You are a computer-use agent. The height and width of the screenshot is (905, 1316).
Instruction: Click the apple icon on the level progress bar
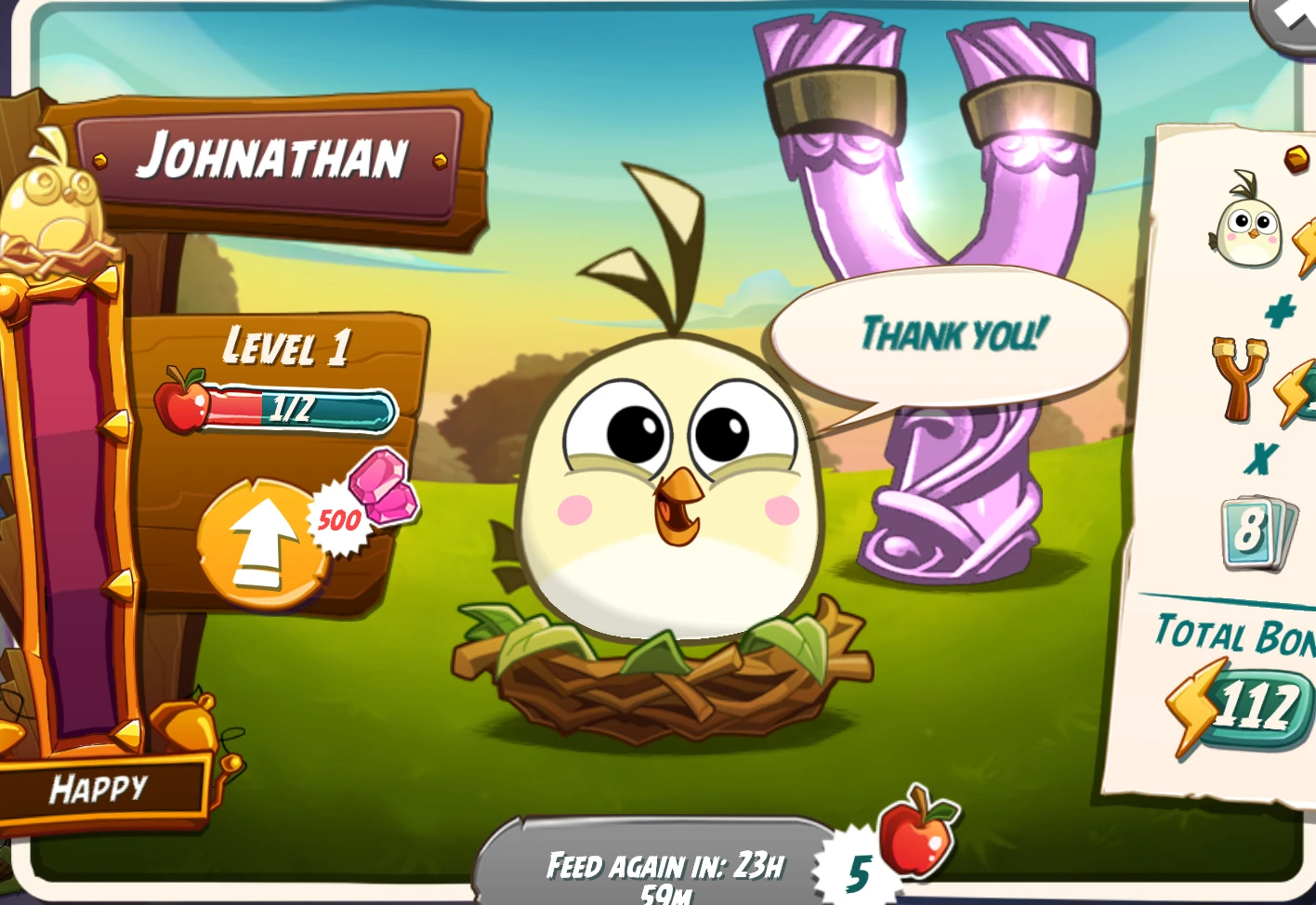click(x=183, y=403)
